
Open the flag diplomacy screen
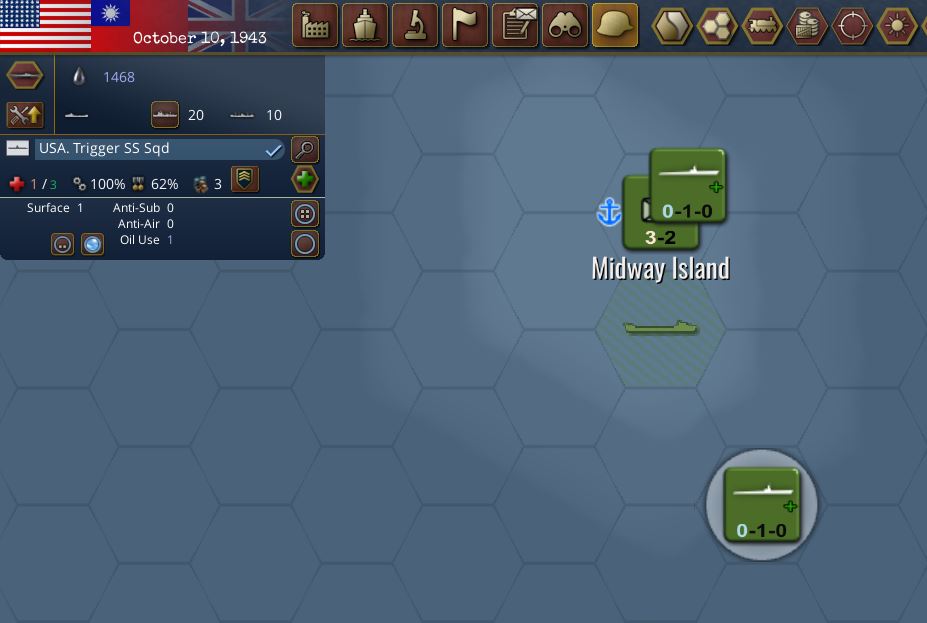(465, 26)
